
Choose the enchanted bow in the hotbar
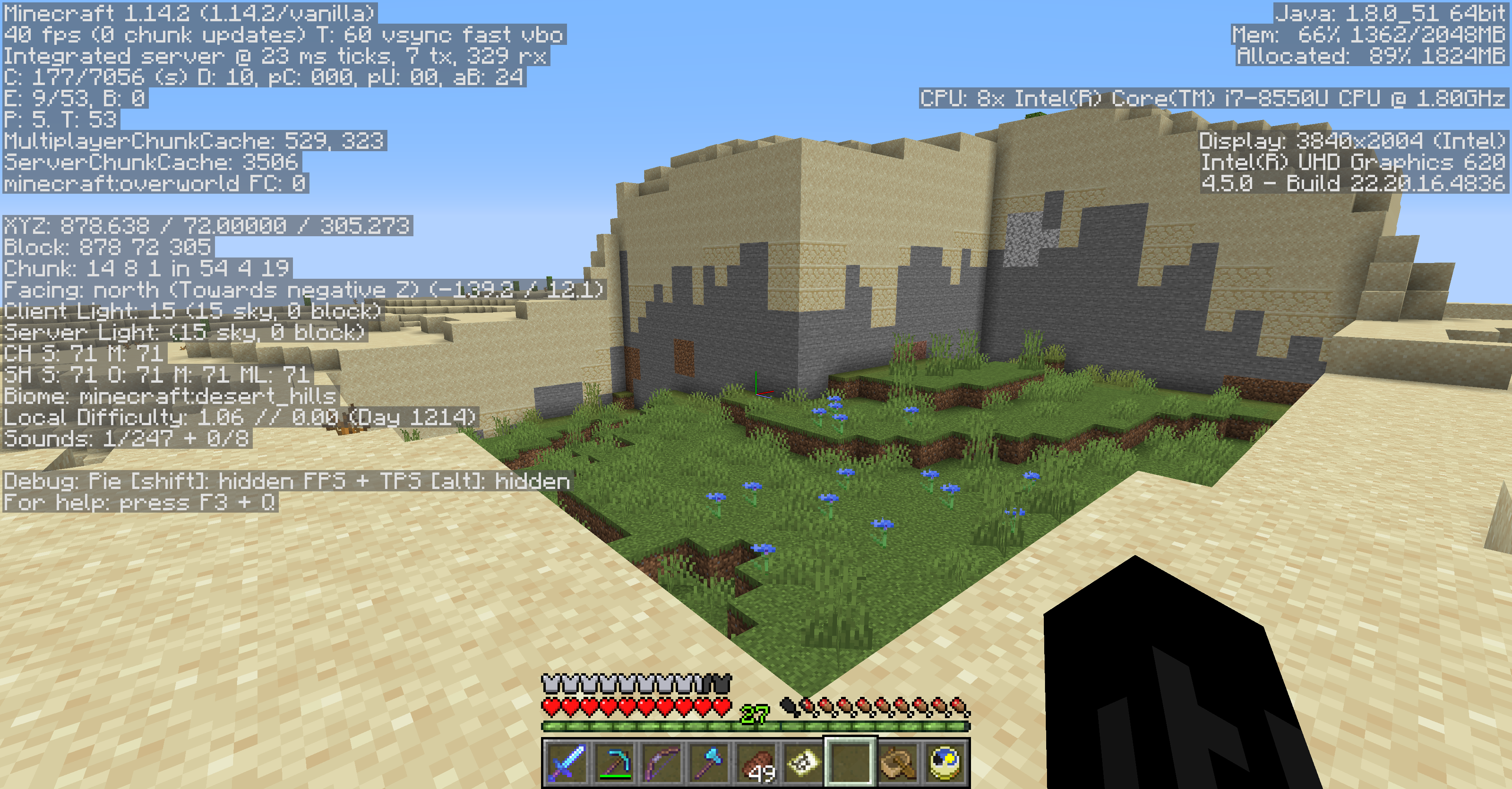point(661,762)
